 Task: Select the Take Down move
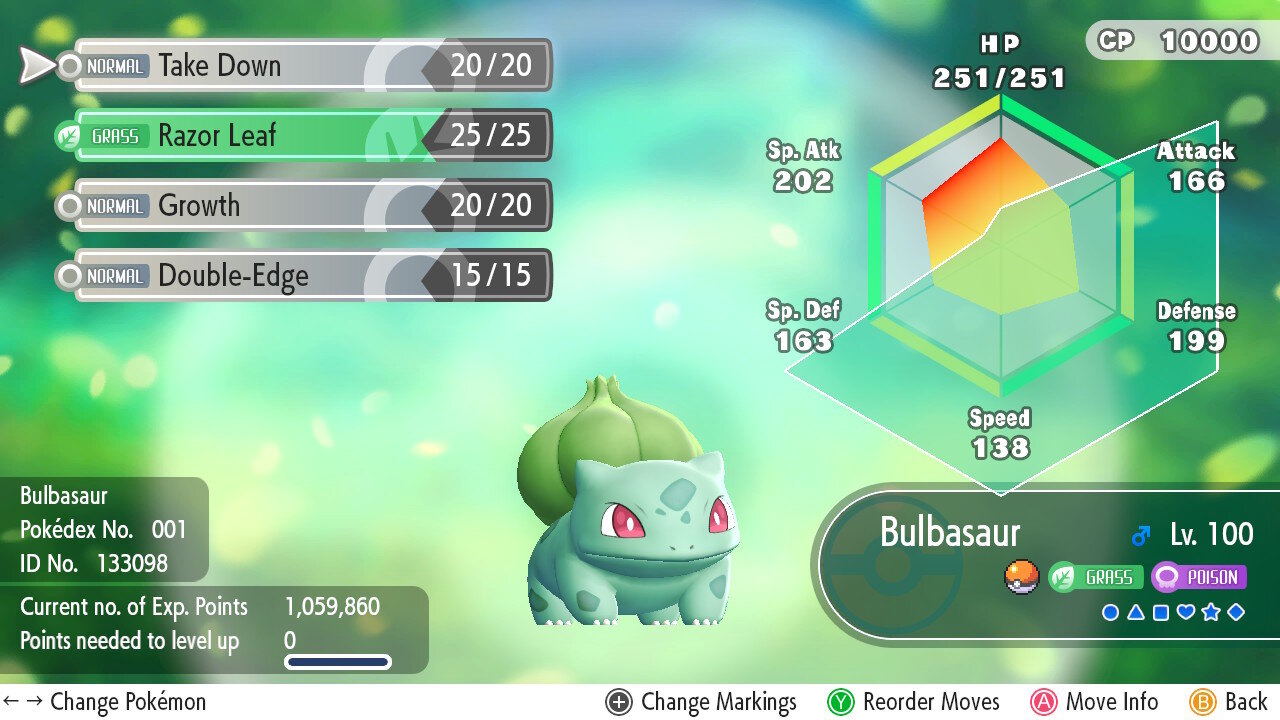310,66
